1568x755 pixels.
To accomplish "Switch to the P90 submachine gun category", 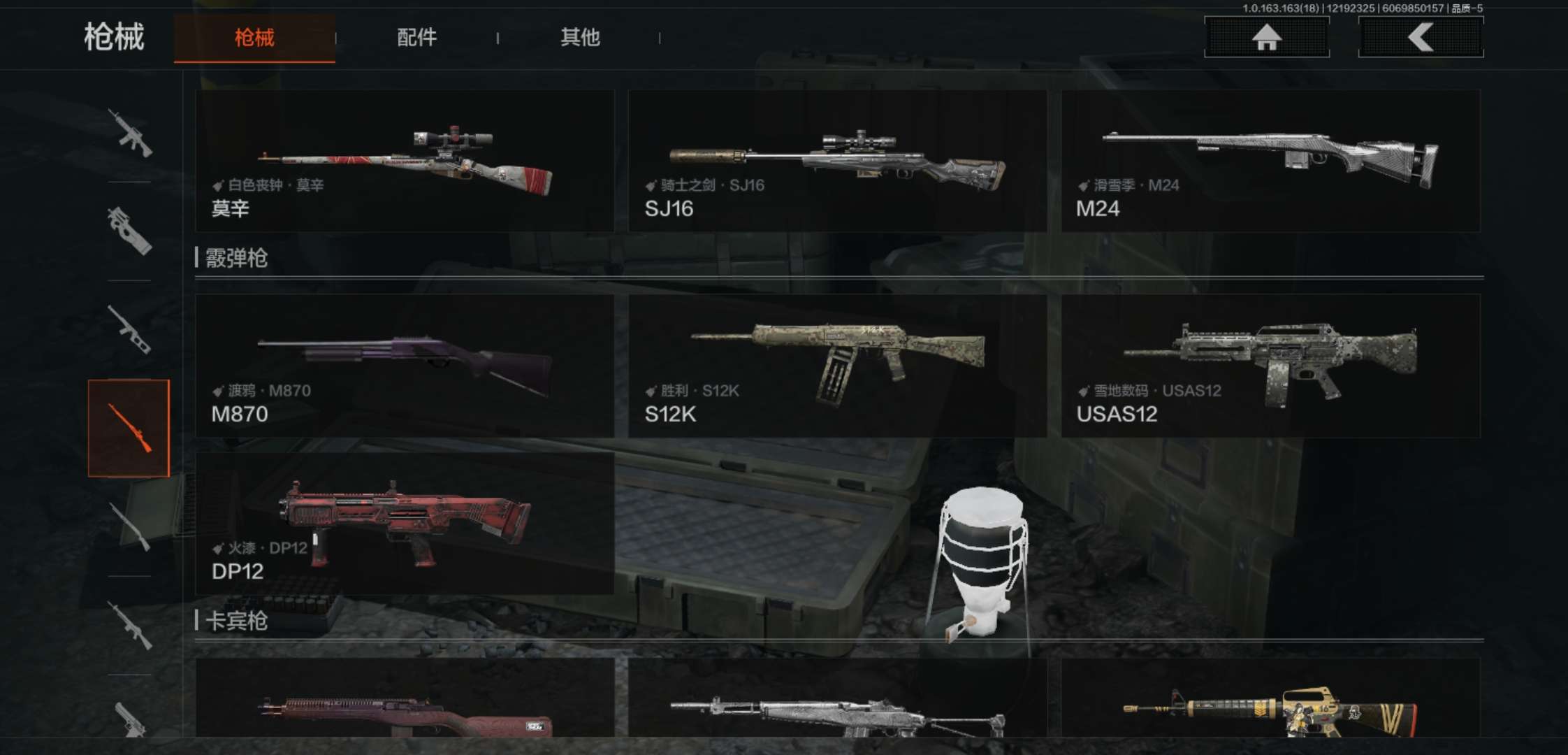I will point(129,231).
